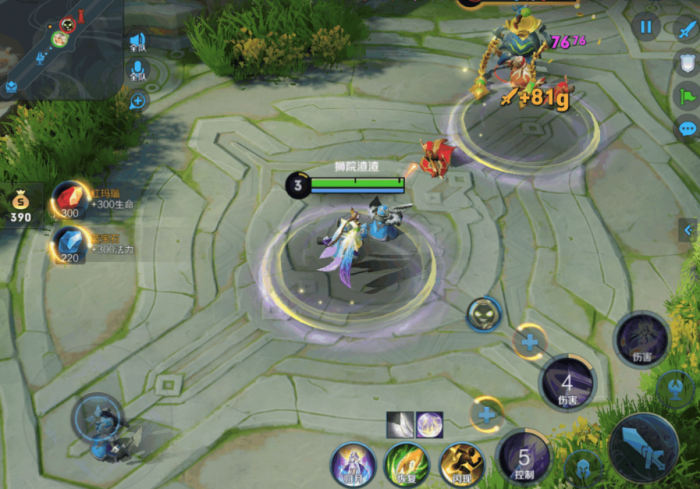Open the chat speech bubble
Viewport: 700px width, 489px height.
pos(687,128)
